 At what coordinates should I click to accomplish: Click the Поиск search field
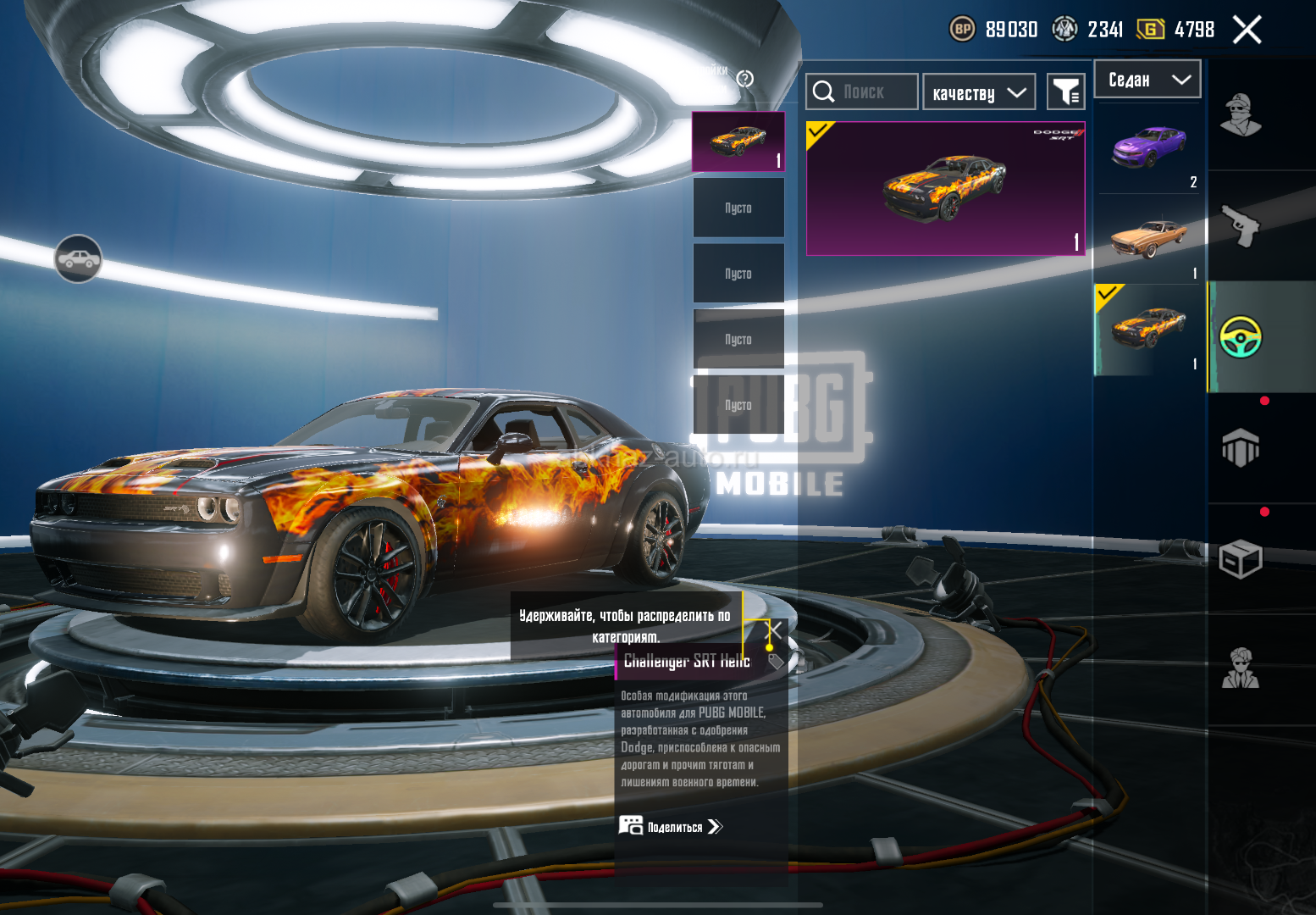coord(862,91)
